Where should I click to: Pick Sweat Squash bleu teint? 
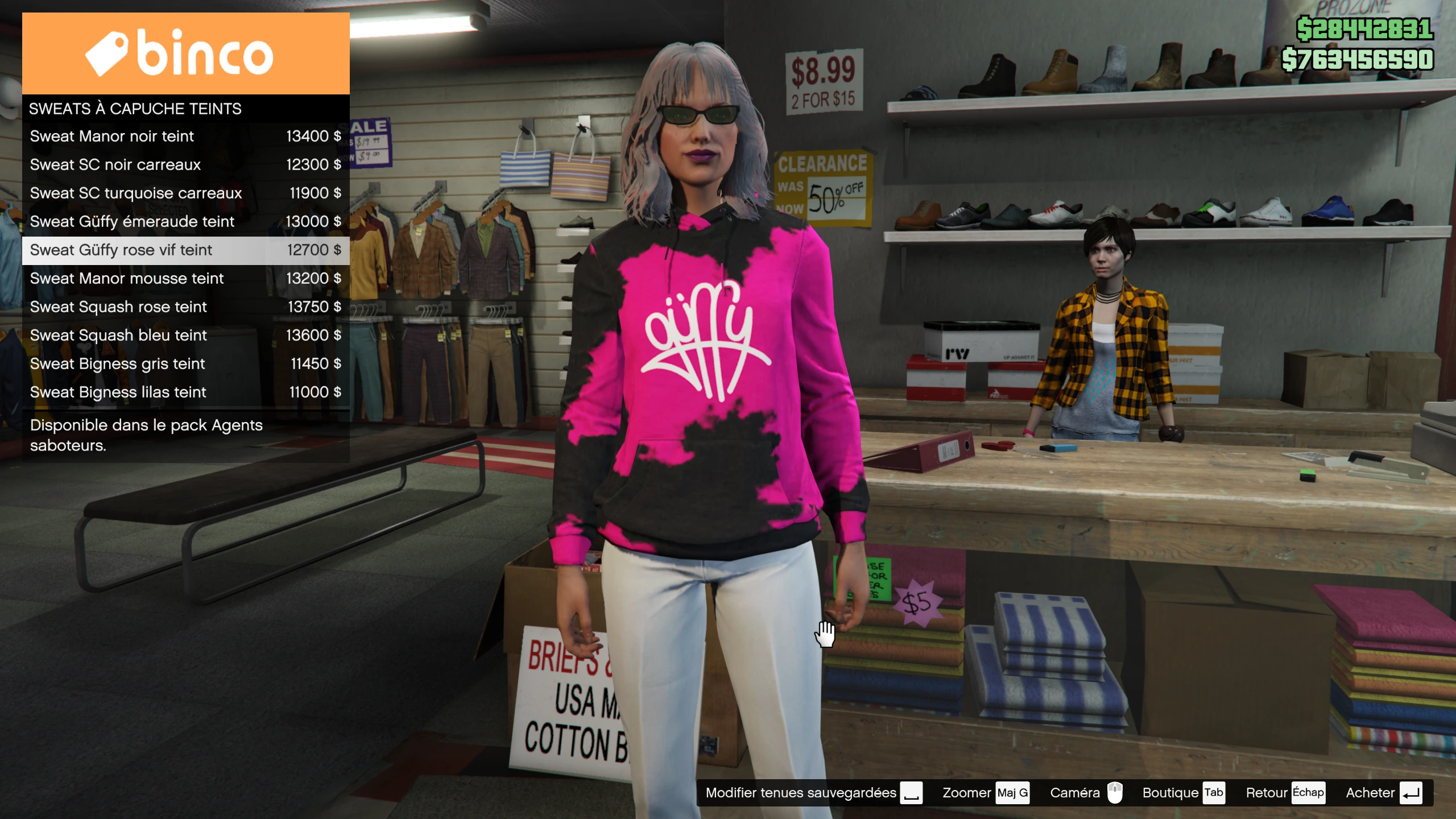click(185, 336)
